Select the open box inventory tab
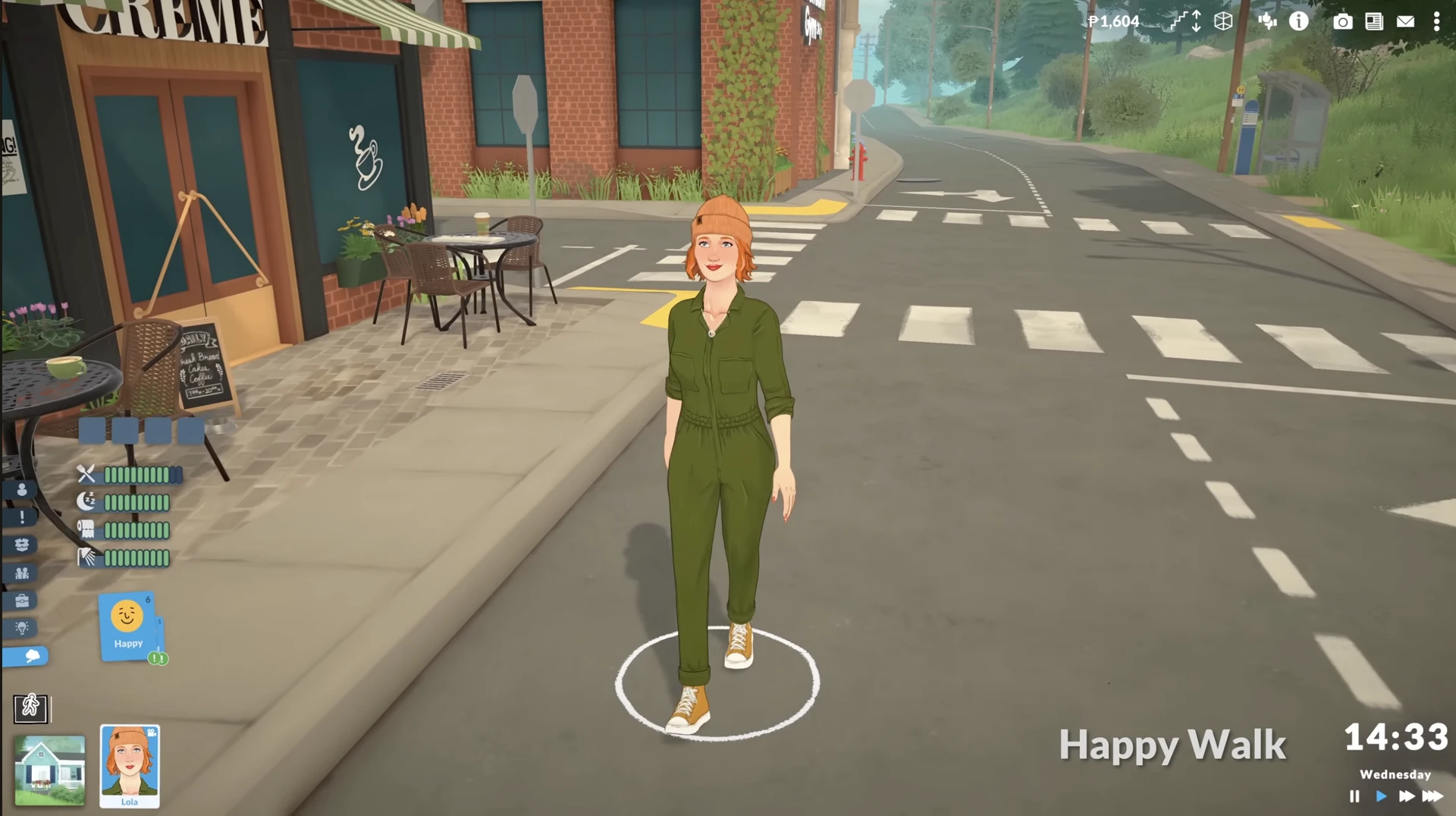1456x816 pixels. (22, 545)
